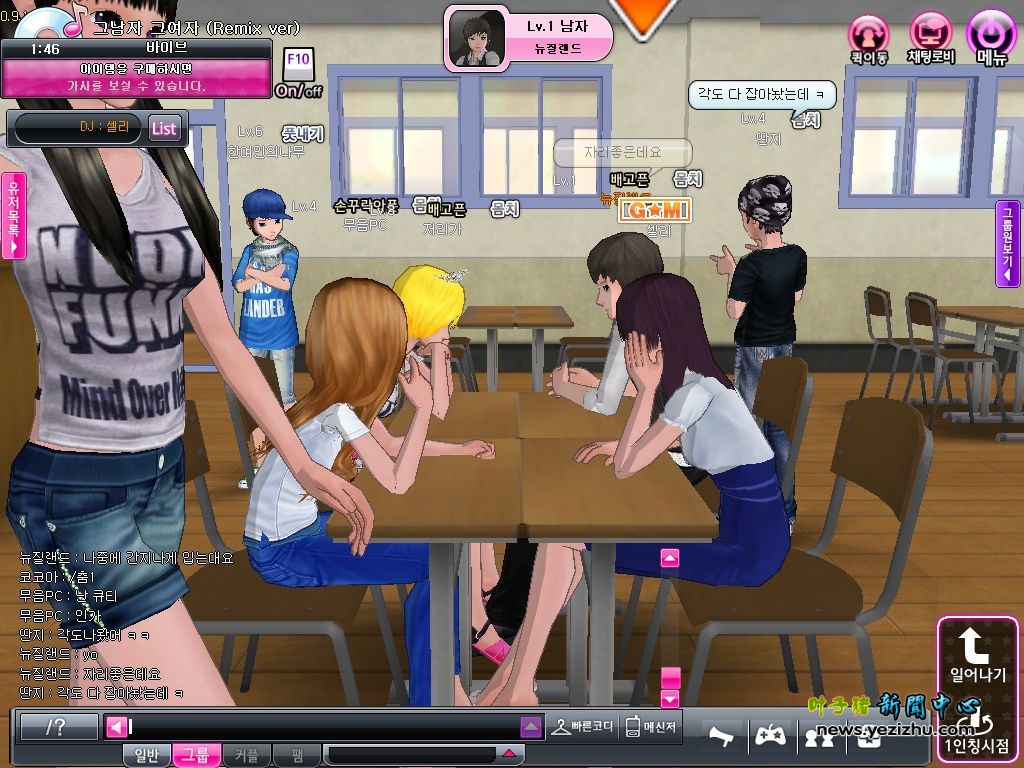Open the 메뉴 power menu

991,37
